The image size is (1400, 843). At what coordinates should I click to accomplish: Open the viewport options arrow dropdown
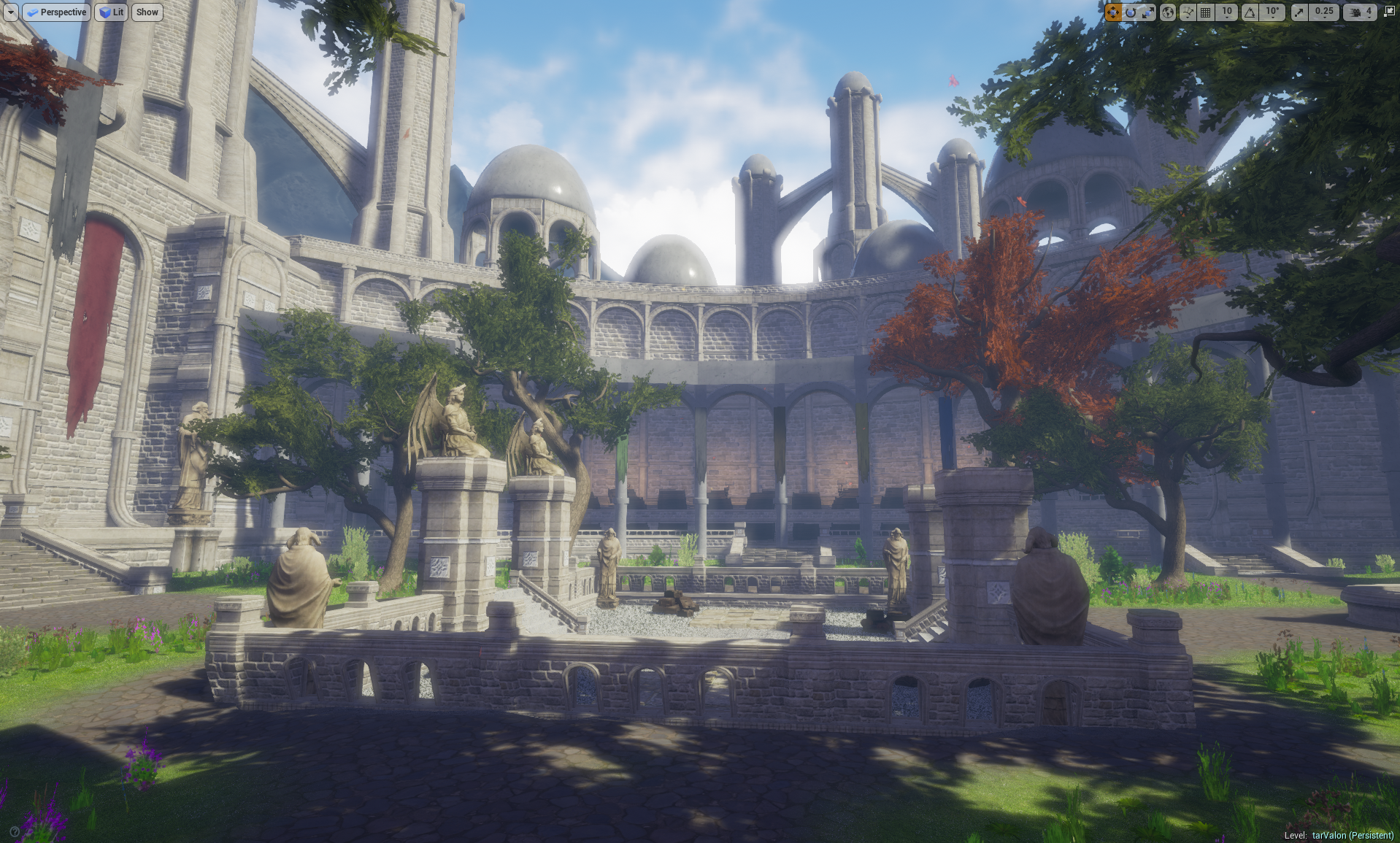[11, 12]
